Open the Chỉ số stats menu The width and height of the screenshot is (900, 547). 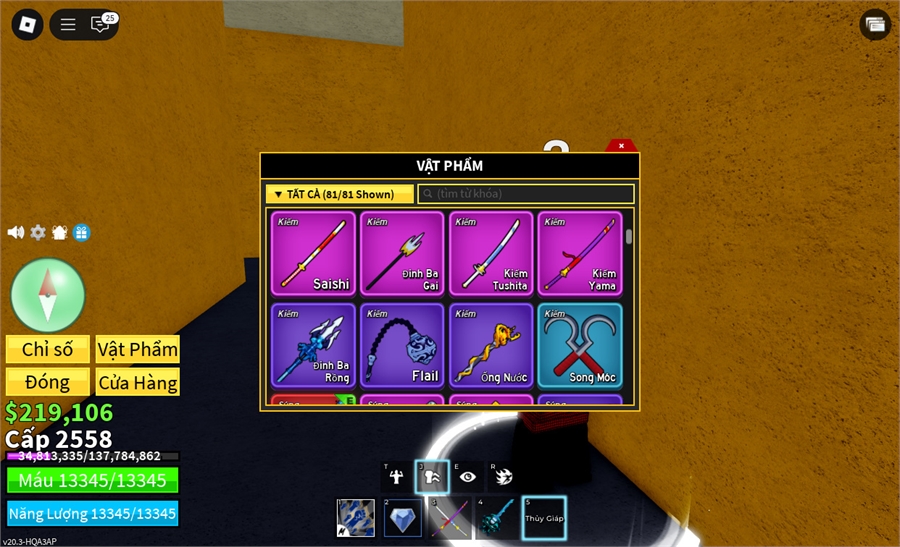48,349
